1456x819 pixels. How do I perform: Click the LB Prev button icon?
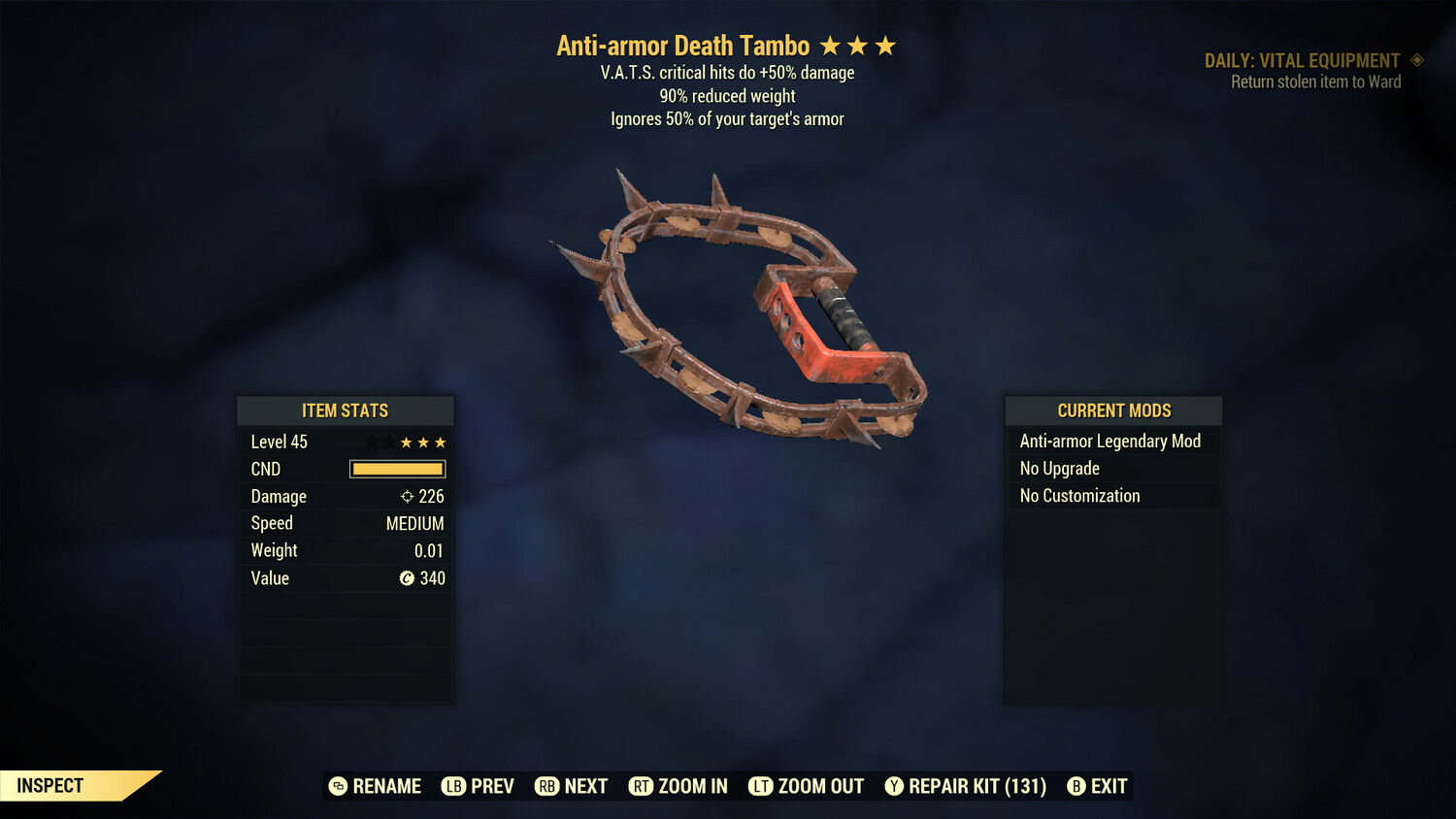click(452, 786)
